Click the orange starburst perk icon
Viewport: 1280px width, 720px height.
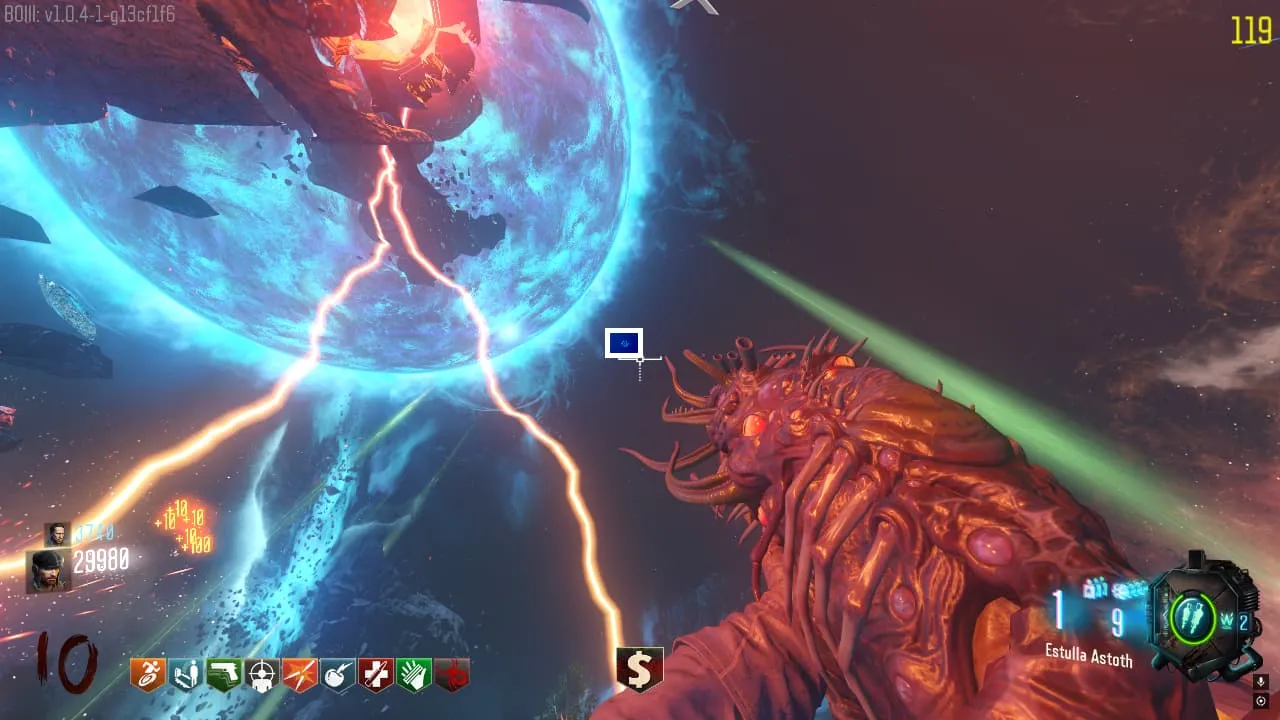(x=300, y=675)
